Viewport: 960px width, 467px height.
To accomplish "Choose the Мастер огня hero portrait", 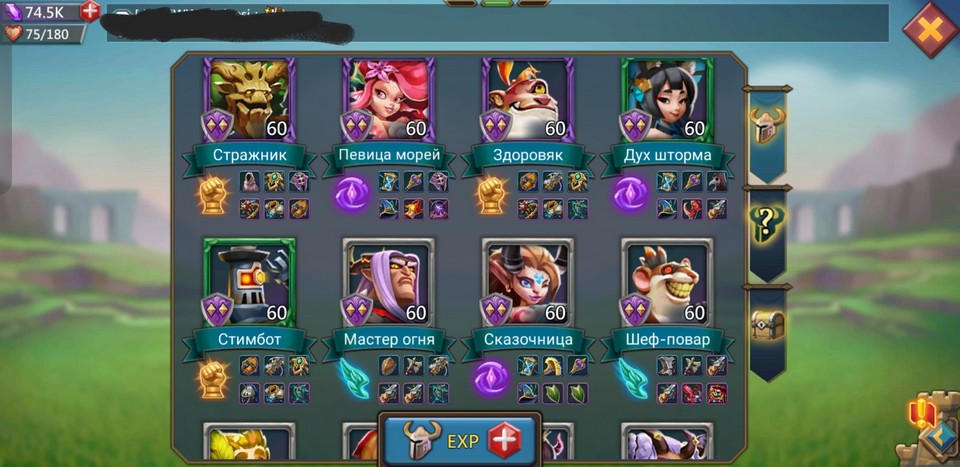I will click(x=388, y=282).
